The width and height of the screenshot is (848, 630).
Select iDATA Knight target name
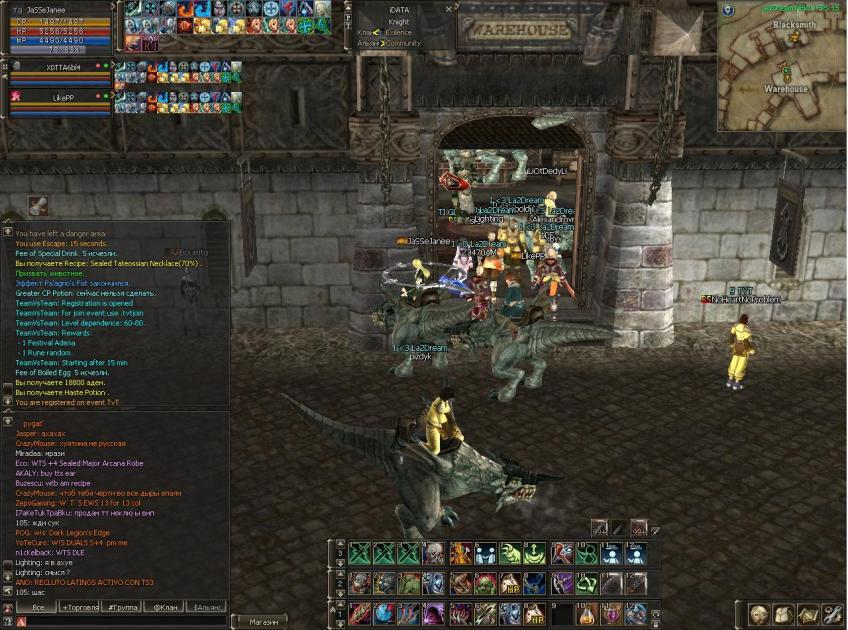(399, 14)
